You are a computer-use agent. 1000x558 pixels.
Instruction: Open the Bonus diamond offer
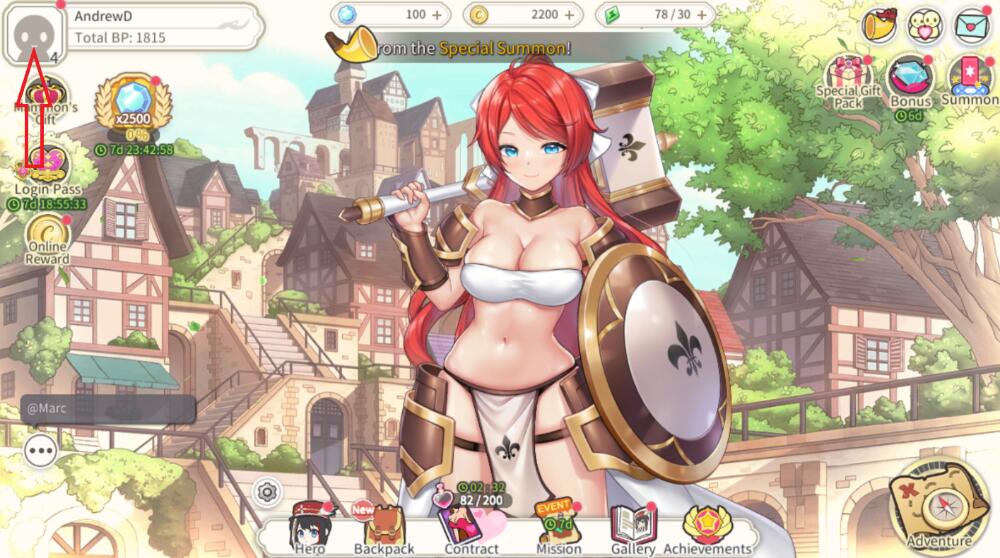coord(909,80)
